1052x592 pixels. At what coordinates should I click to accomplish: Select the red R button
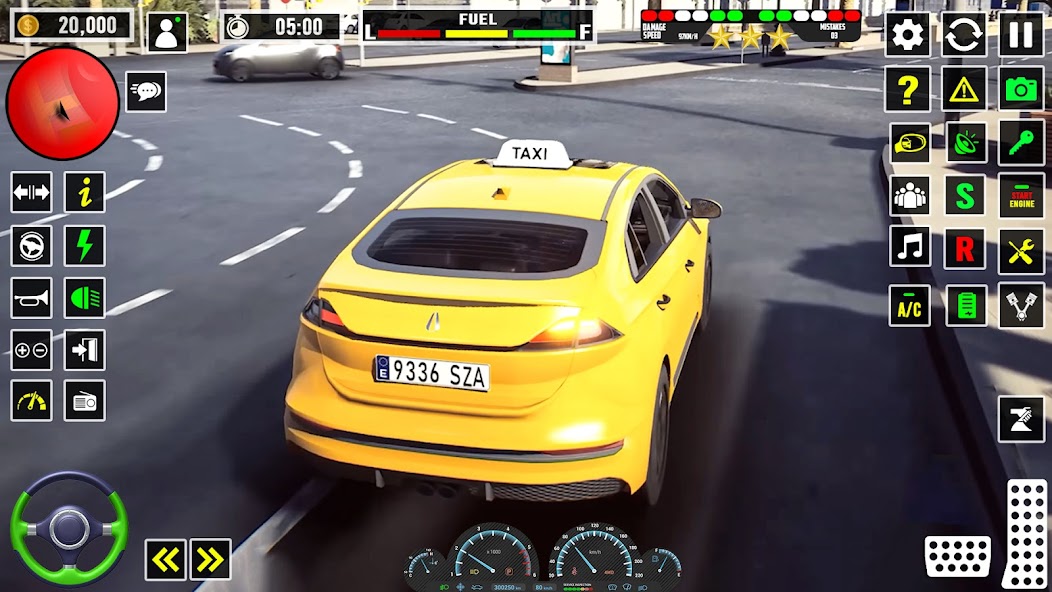[x=965, y=249]
